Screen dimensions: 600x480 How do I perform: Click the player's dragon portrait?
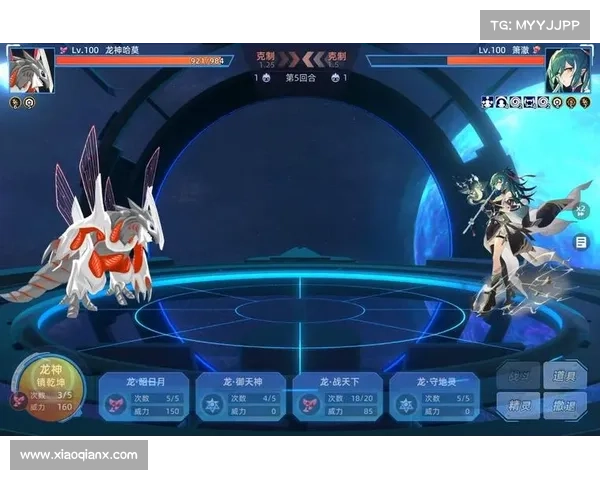click(x=29, y=69)
